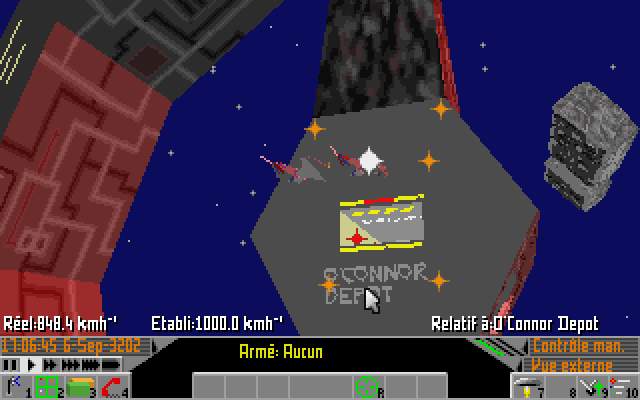The height and width of the screenshot is (400, 640).
Task: Open communications with the red phone icon
Action: 112,386
